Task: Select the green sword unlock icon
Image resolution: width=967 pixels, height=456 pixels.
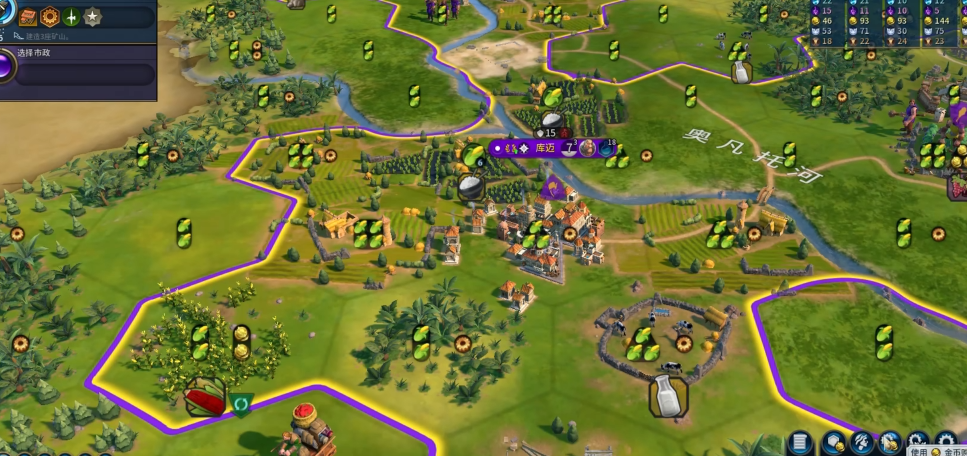Action: (71, 17)
